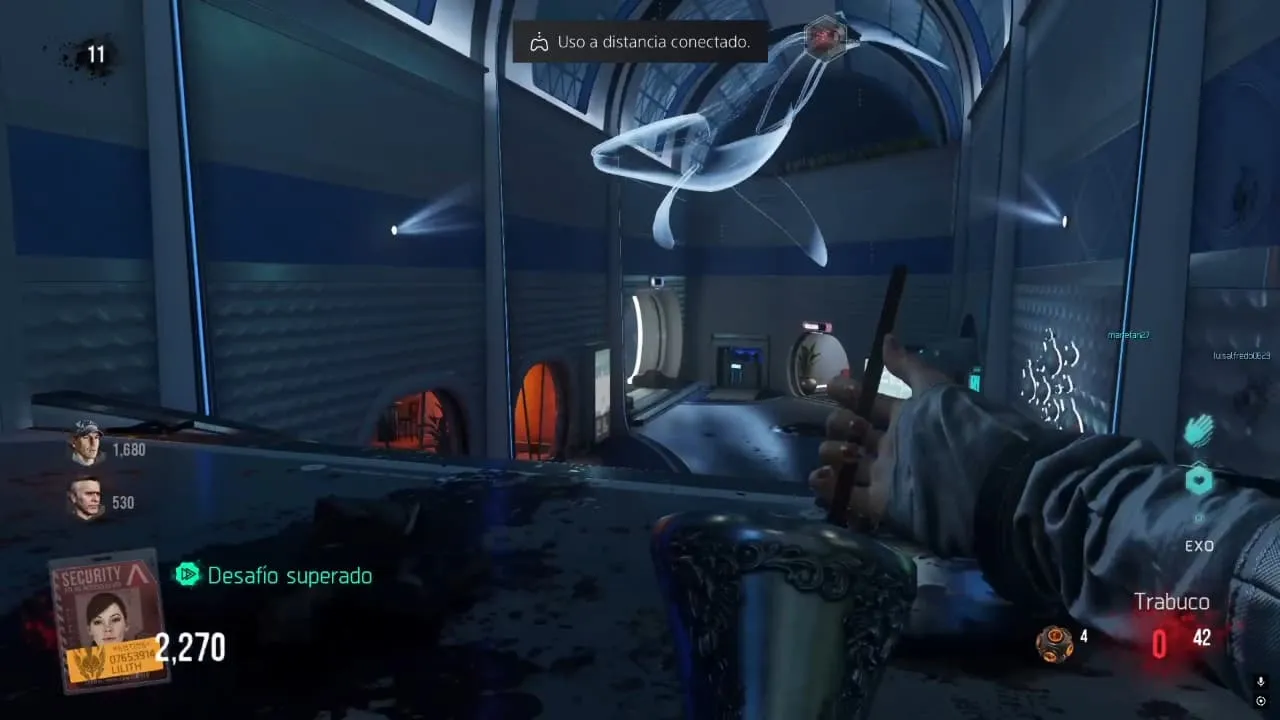The height and width of the screenshot is (720, 1280).
Task: Select the grenade icon
Action: 1054,643
